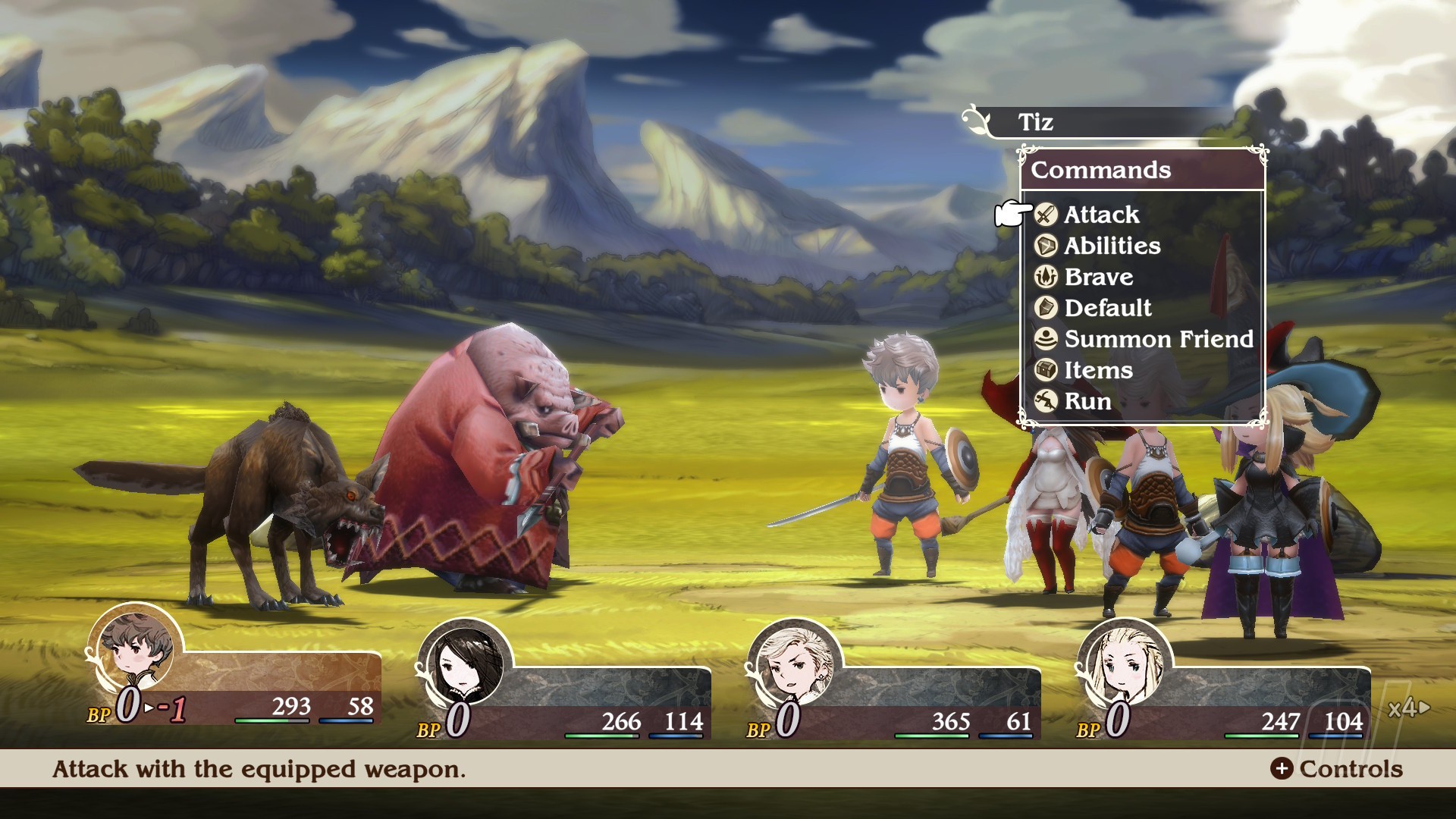The width and height of the screenshot is (1456, 819).
Task: Select the Attack command
Action: coord(1101,215)
